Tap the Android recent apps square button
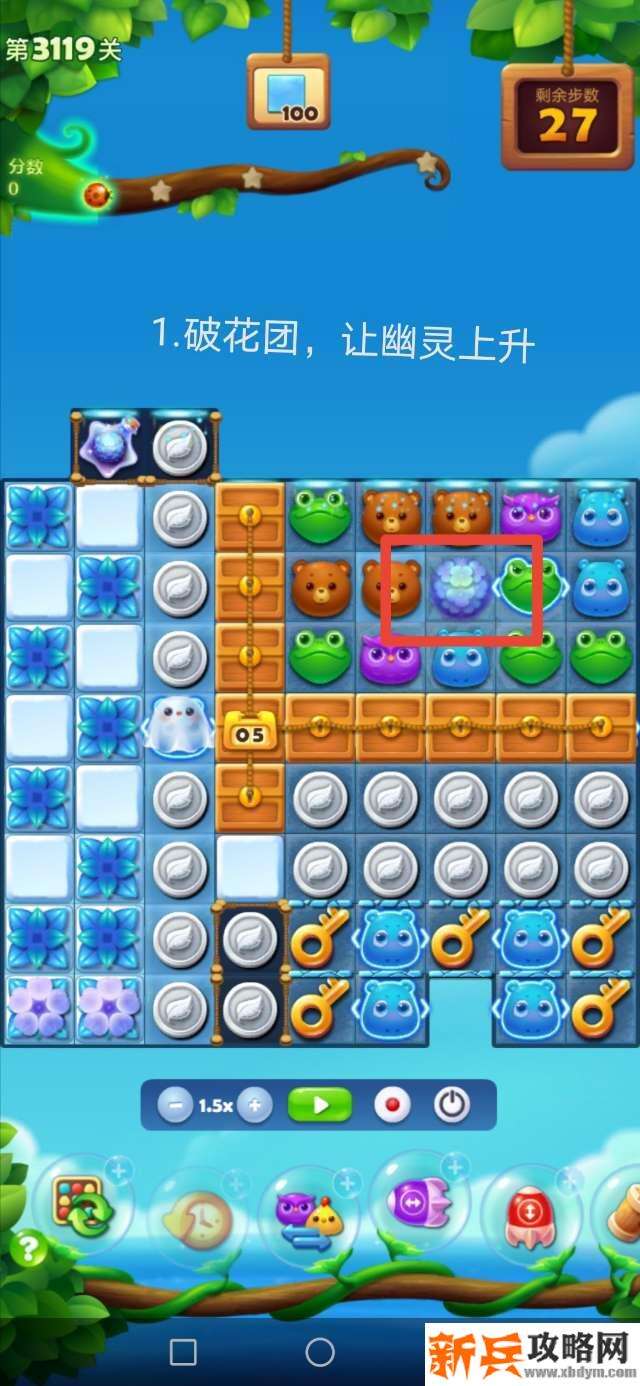 (183, 1352)
